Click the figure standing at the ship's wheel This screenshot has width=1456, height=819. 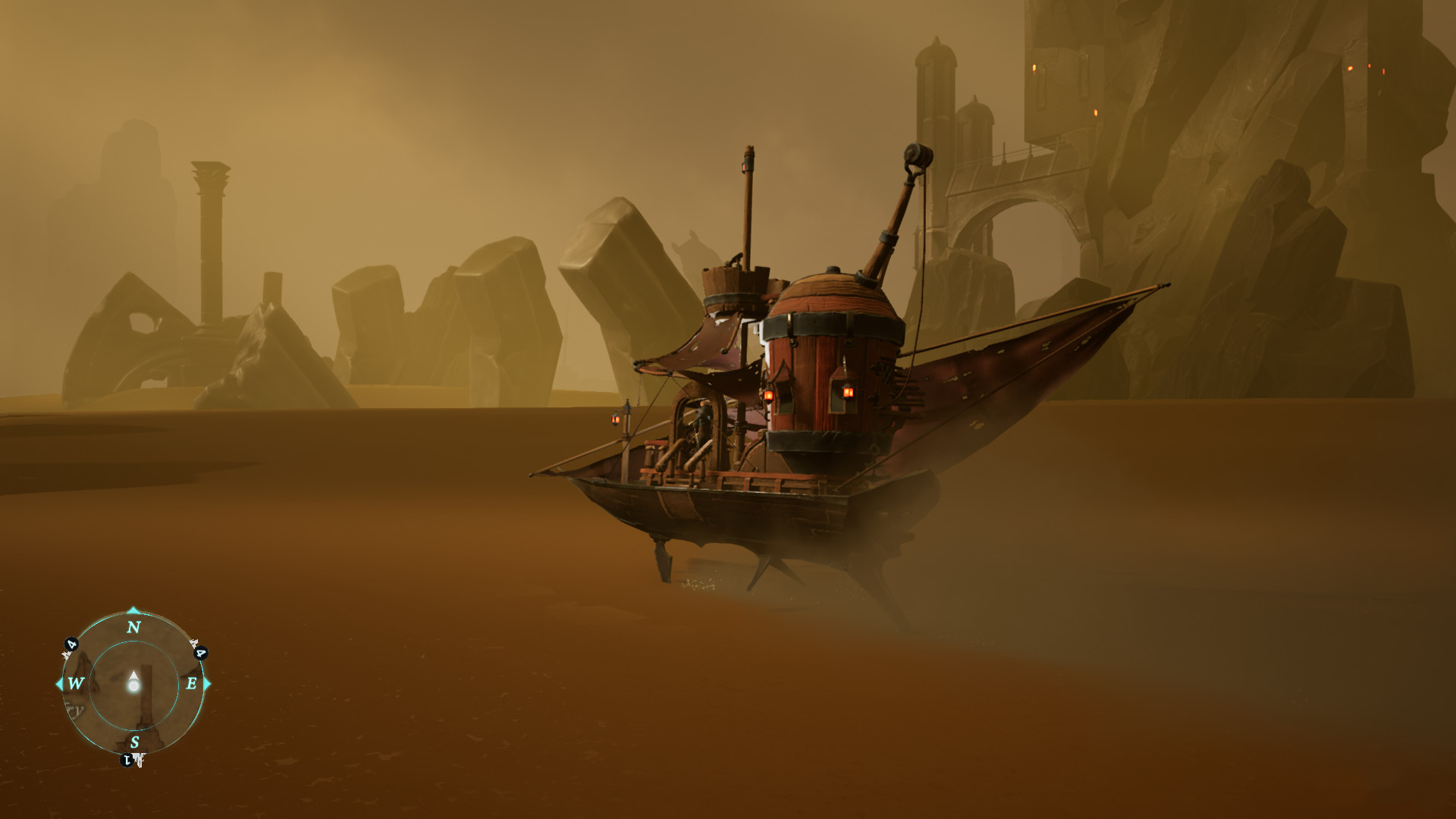[x=702, y=413]
